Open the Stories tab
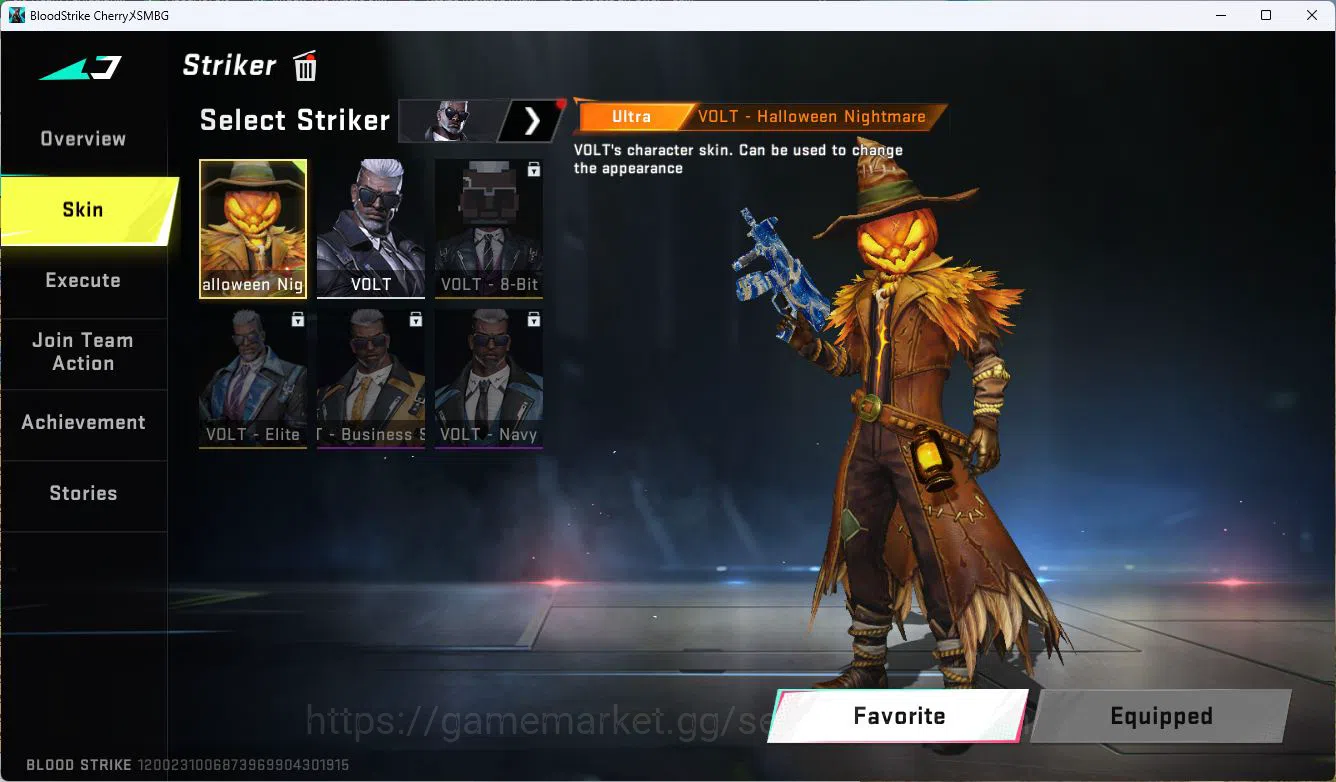 pos(83,493)
